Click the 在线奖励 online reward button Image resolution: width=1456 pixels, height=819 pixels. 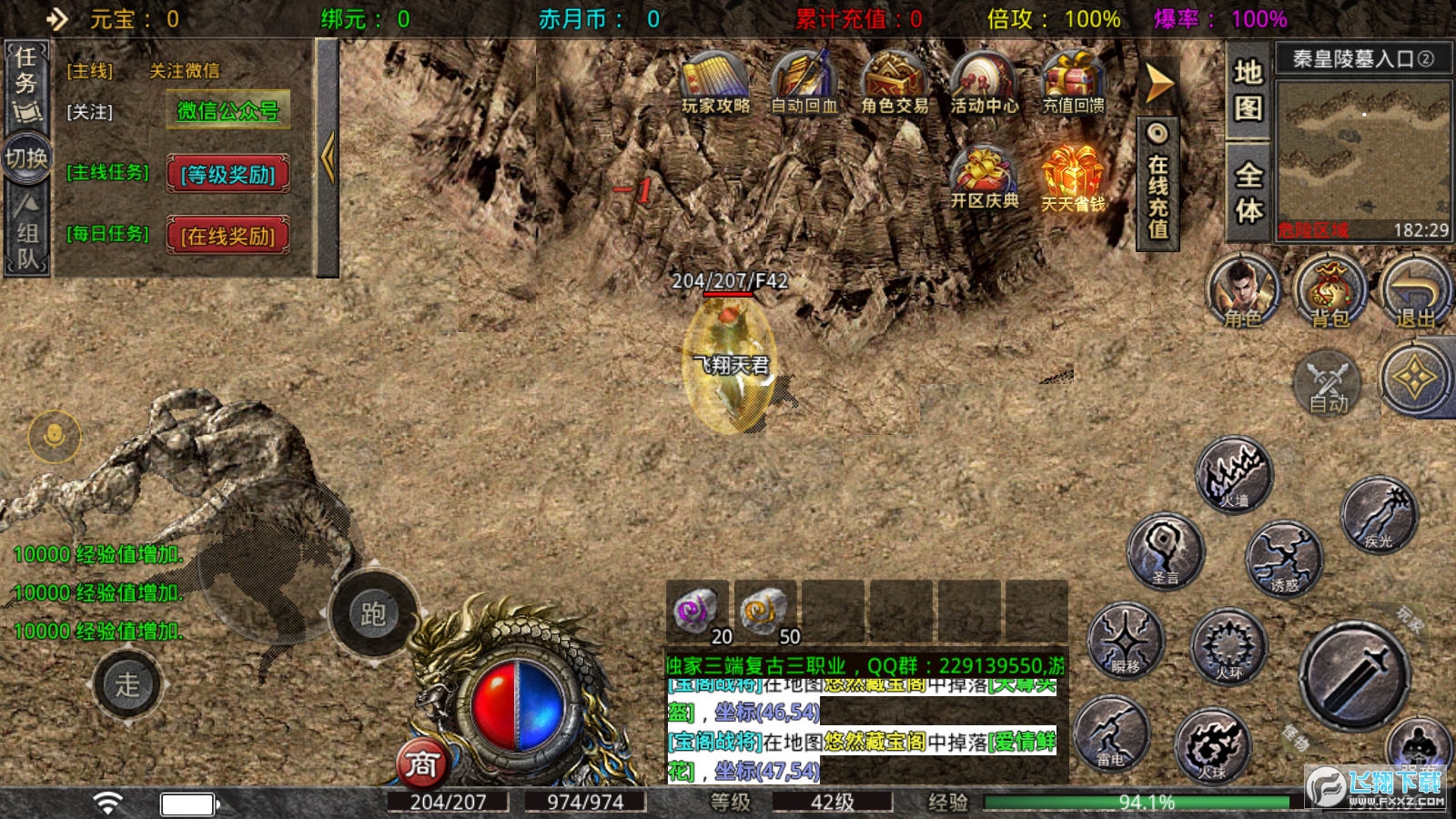pos(228,236)
